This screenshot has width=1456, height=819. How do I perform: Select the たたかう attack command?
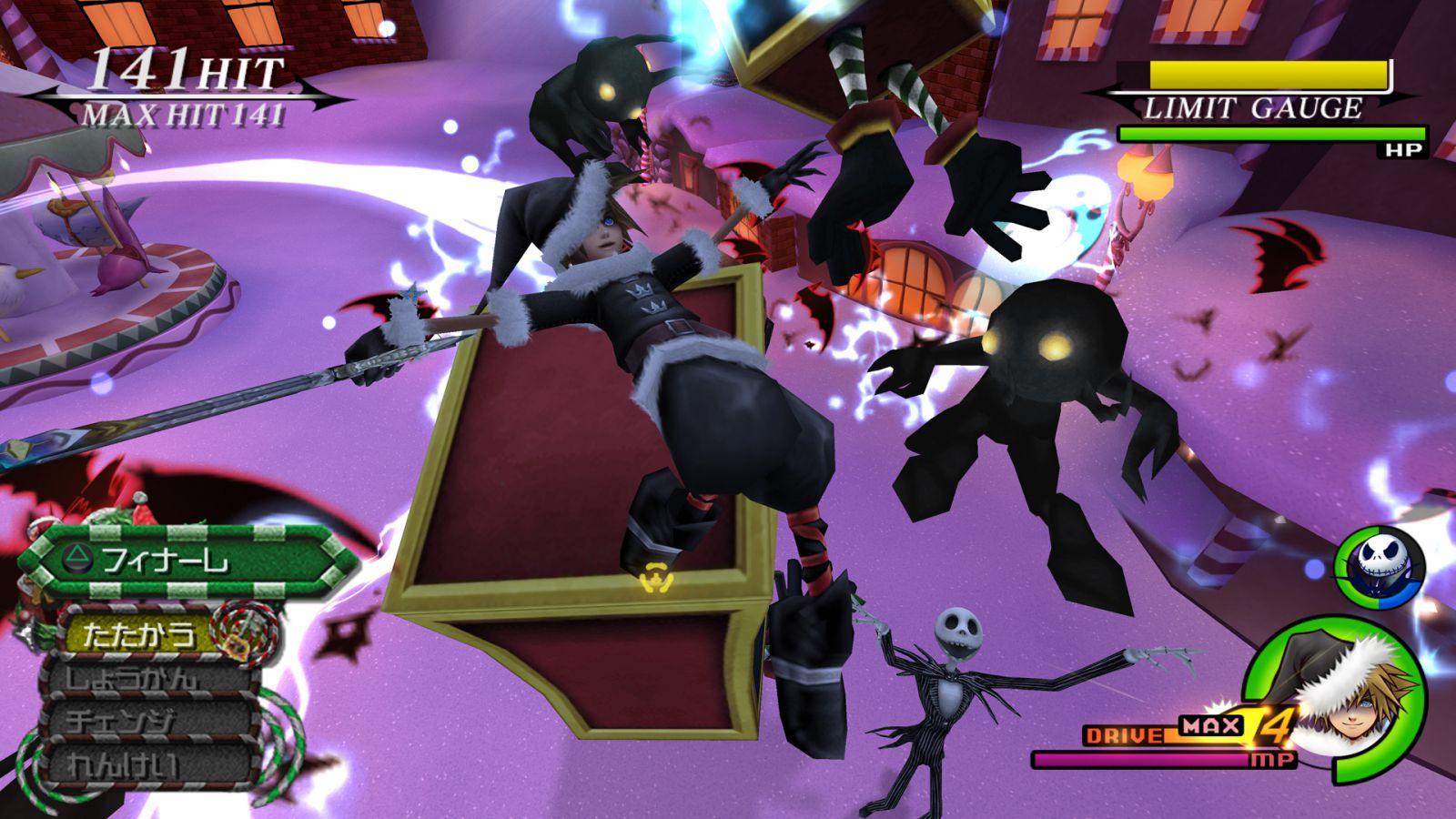pos(141,633)
